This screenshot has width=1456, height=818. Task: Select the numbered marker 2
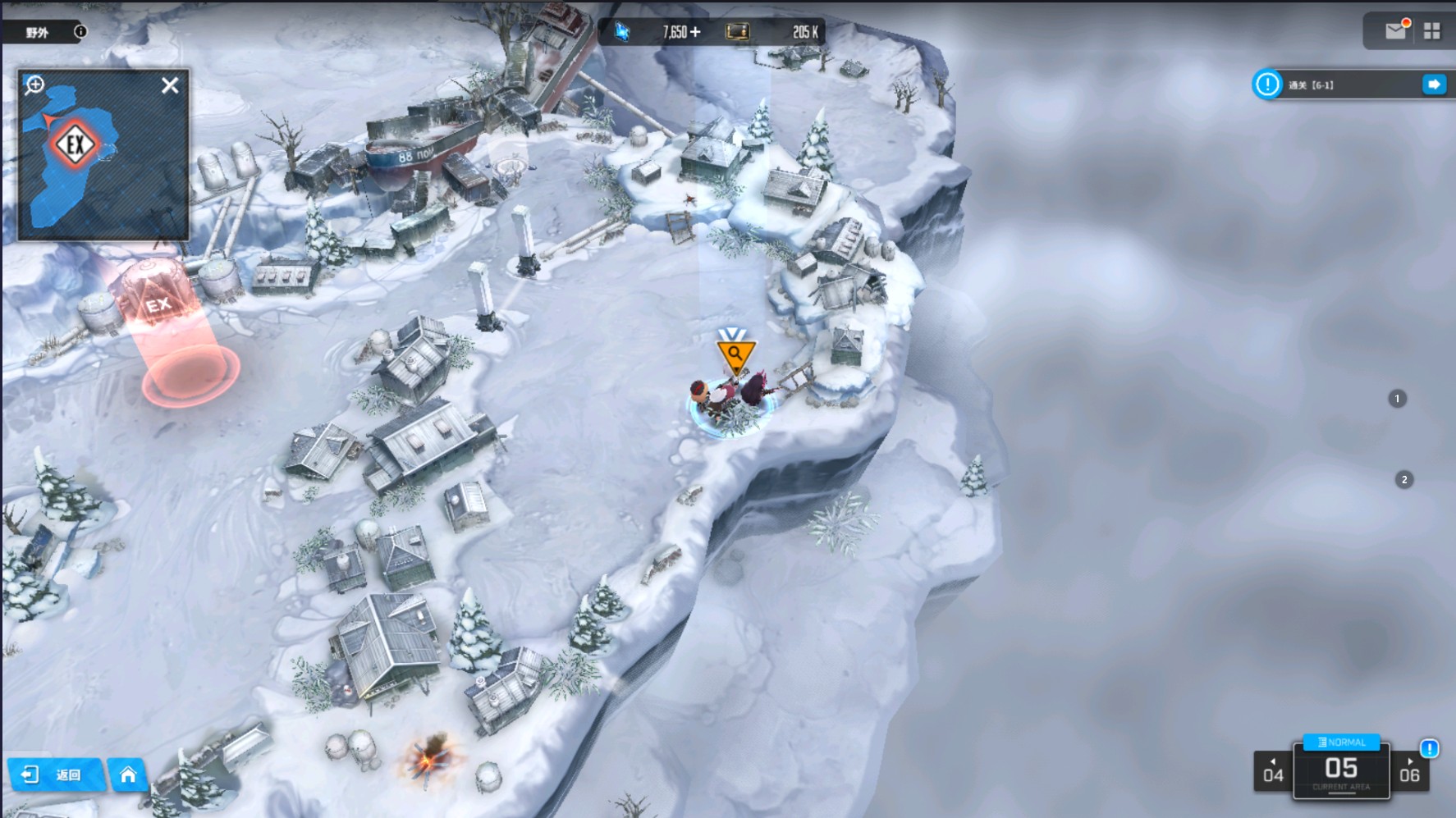pos(1404,479)
